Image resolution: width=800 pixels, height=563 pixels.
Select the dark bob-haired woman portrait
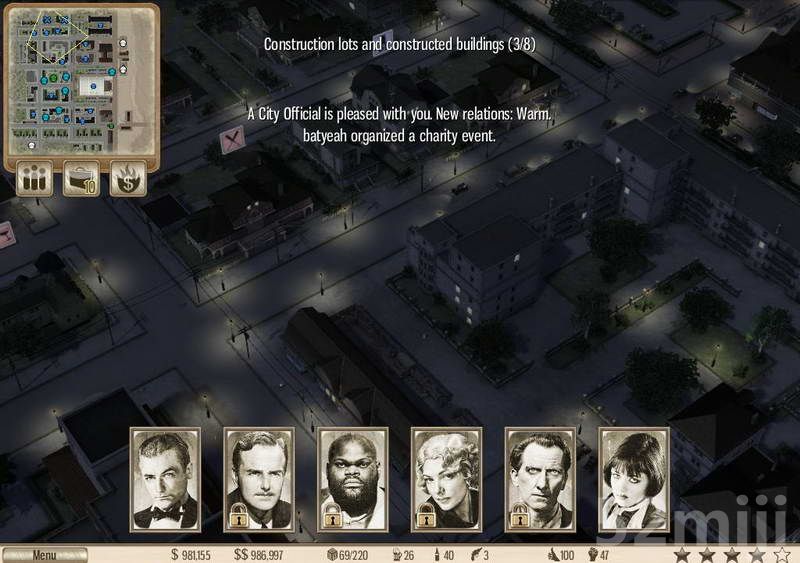[633, 480]
